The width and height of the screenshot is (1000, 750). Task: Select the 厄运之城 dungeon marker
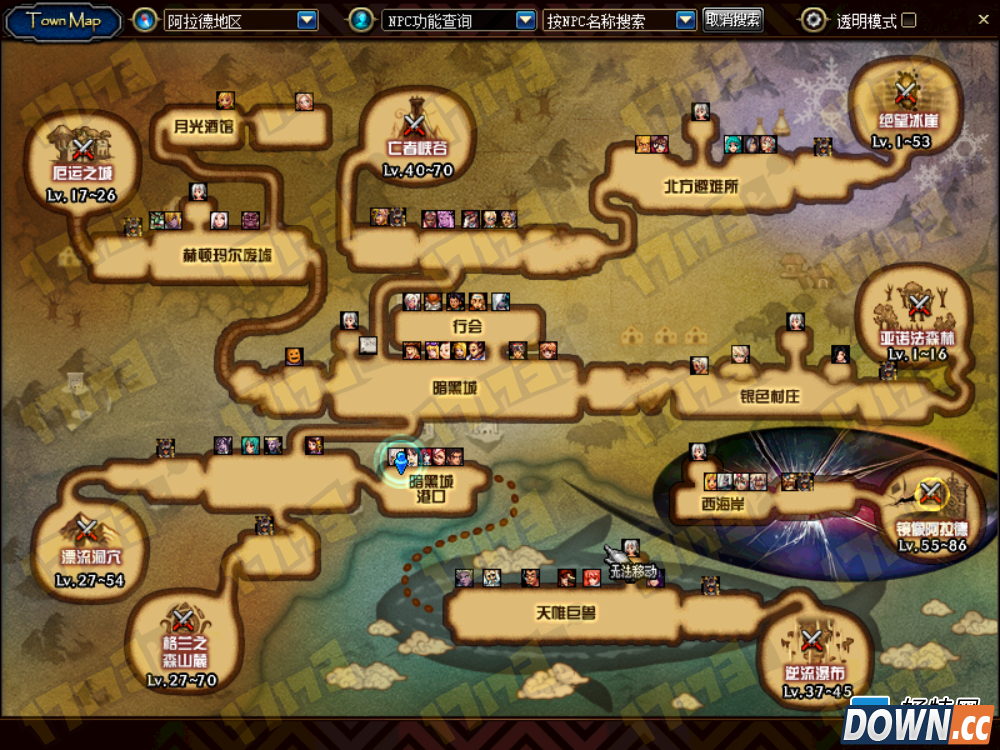[83, 150]
